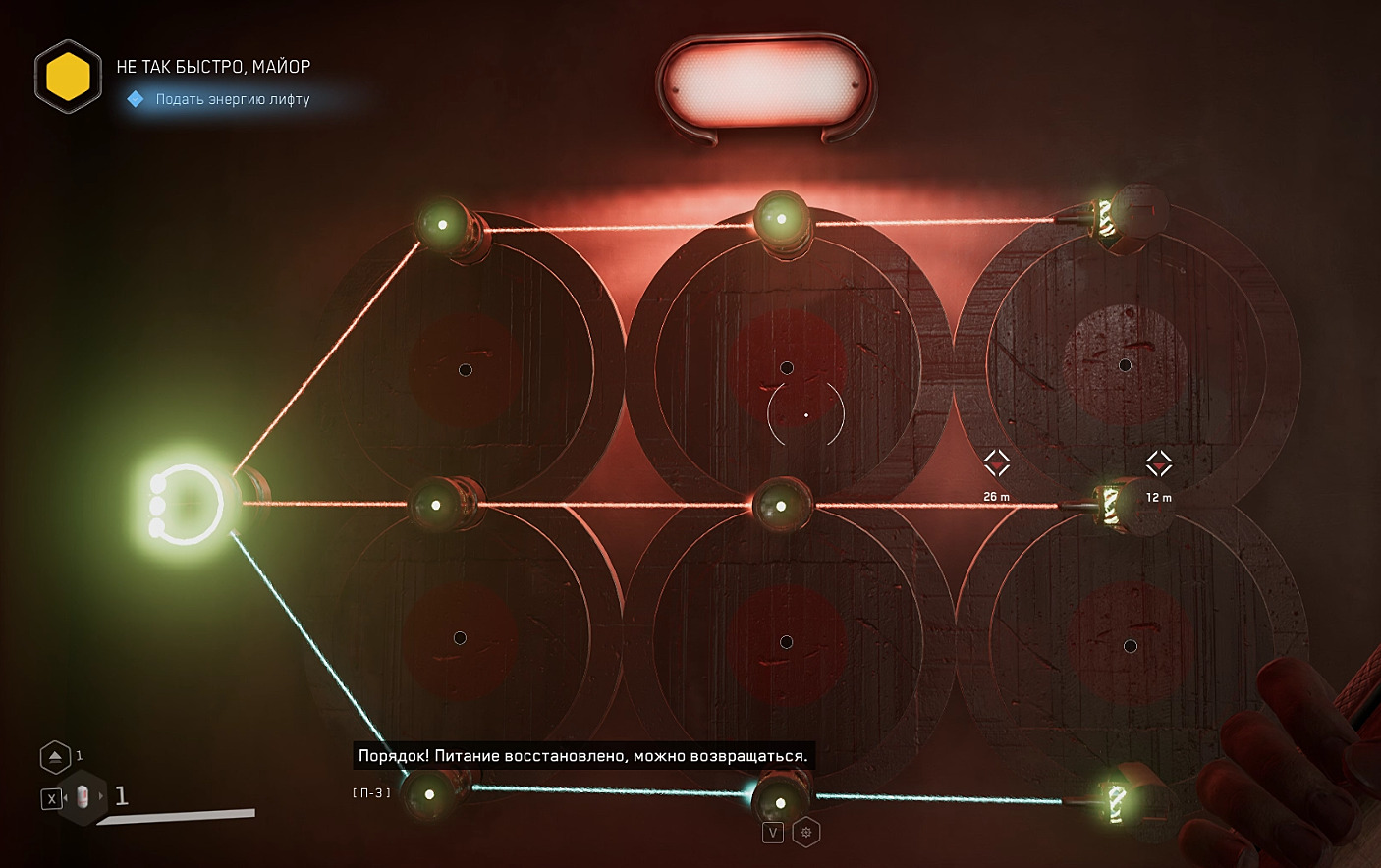Click the hexagonal up-arrow icon
1381x868 pixels.
(55, 756)
